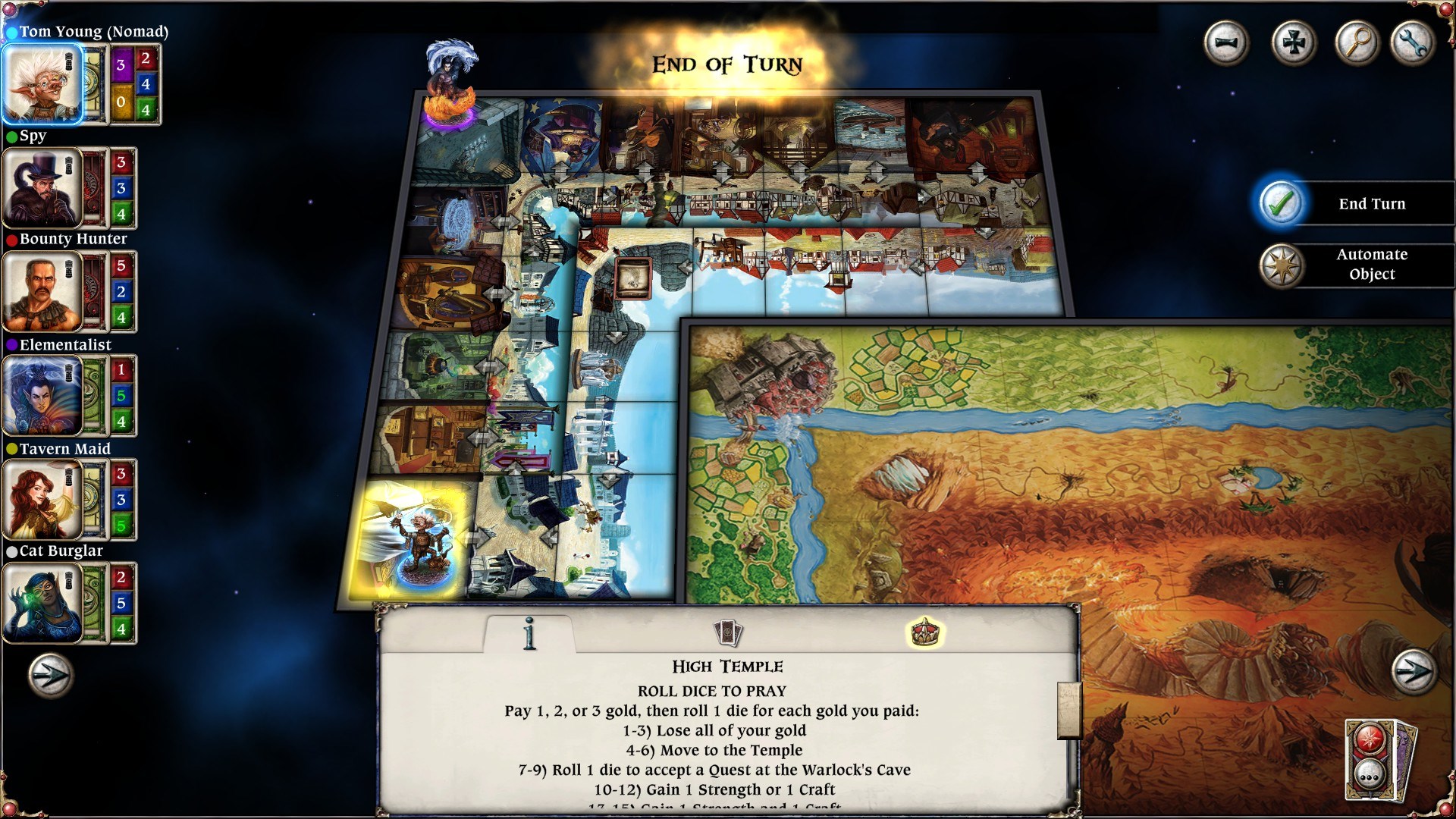Click the green checkmark End Turn icon
This screenshot has width=1456, height=819.
1282,203
